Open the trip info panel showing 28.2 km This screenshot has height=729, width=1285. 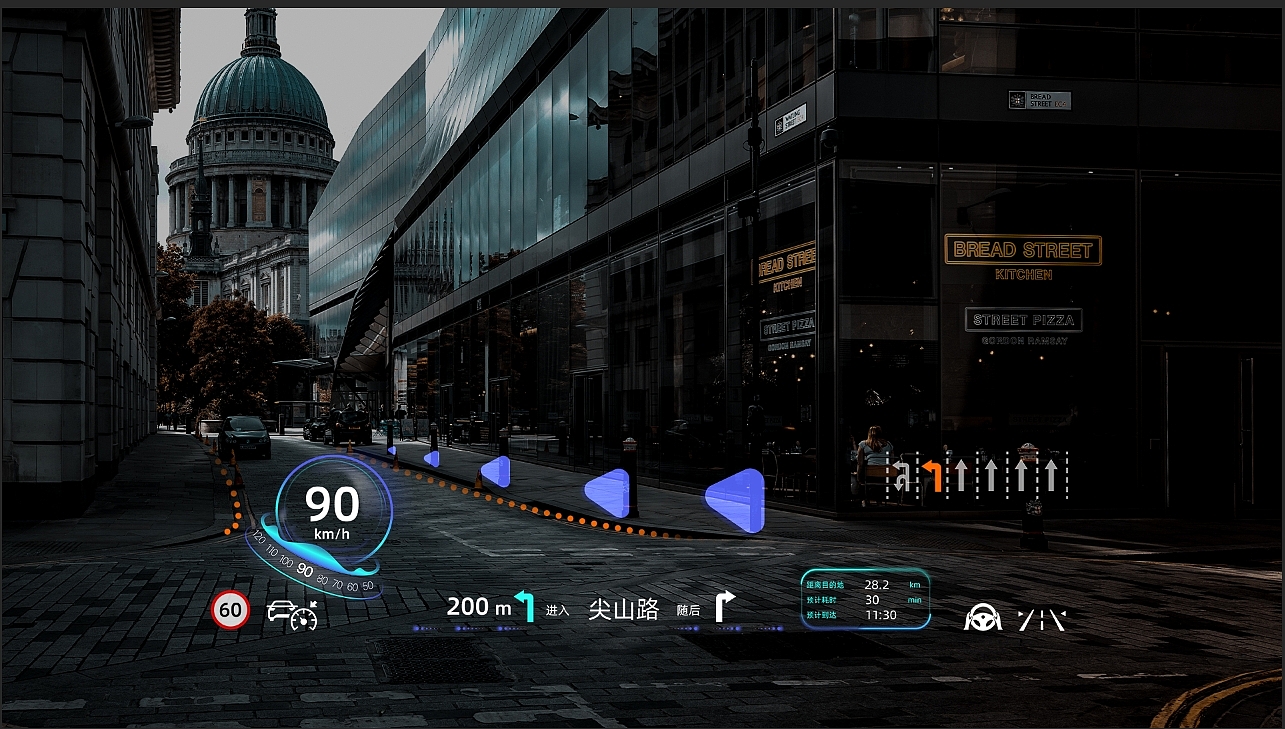[x=865, y=599]
